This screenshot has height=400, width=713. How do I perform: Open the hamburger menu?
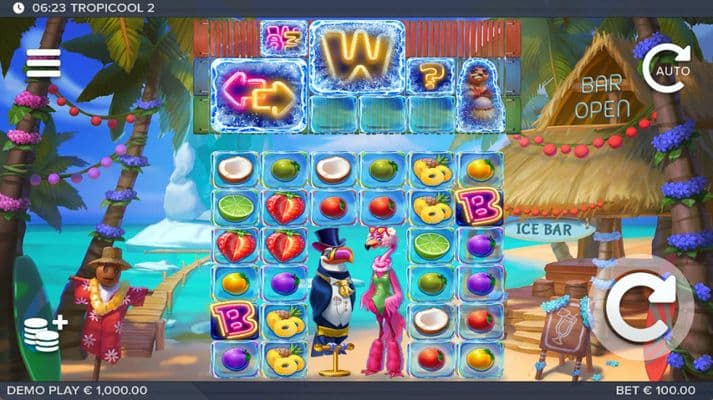pos(43,64)
